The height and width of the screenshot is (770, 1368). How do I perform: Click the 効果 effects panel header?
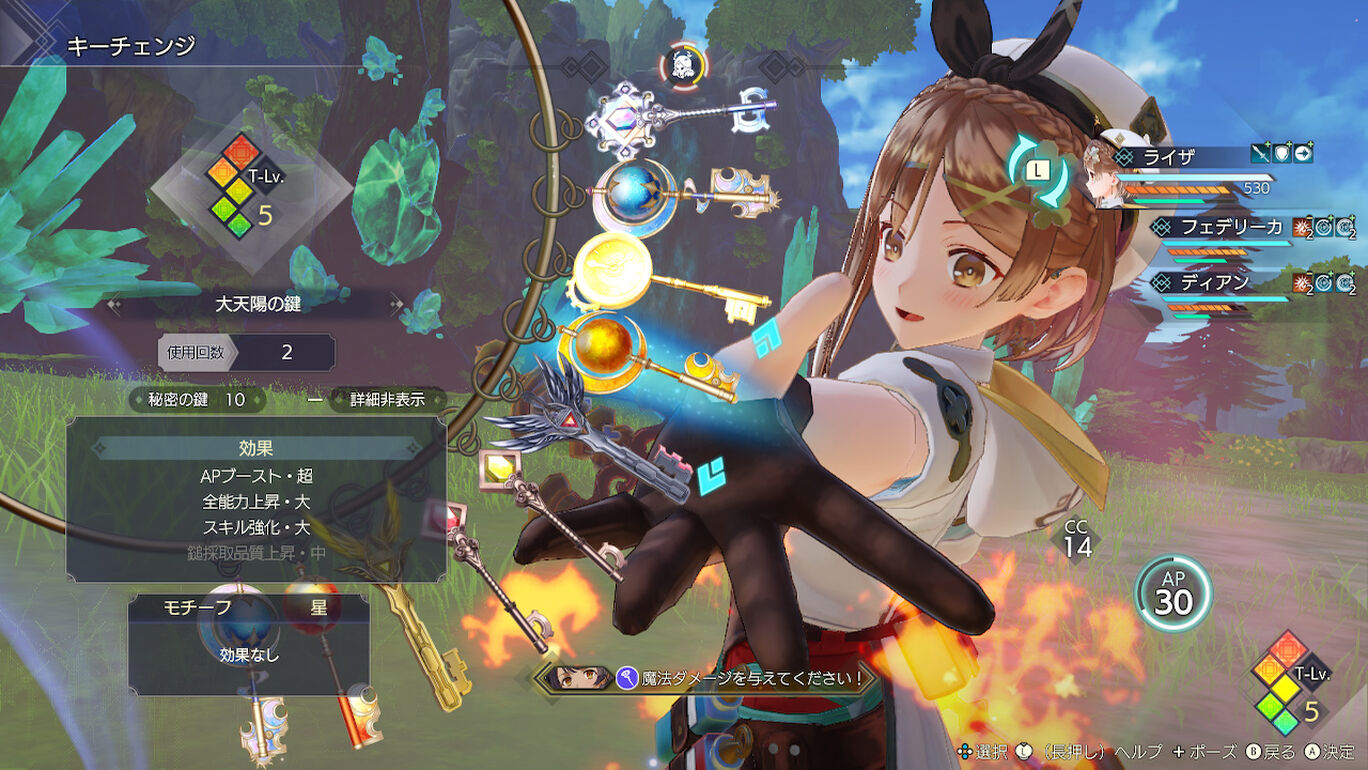pyautogui.click(x=256, y=449)
